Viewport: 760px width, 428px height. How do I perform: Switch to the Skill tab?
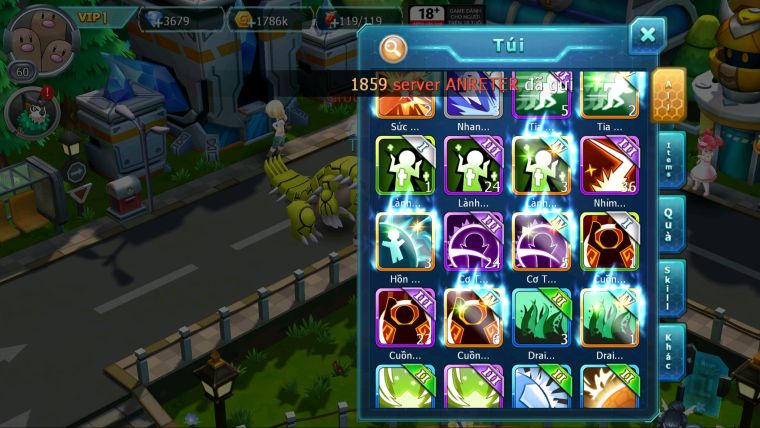(669, 288)
